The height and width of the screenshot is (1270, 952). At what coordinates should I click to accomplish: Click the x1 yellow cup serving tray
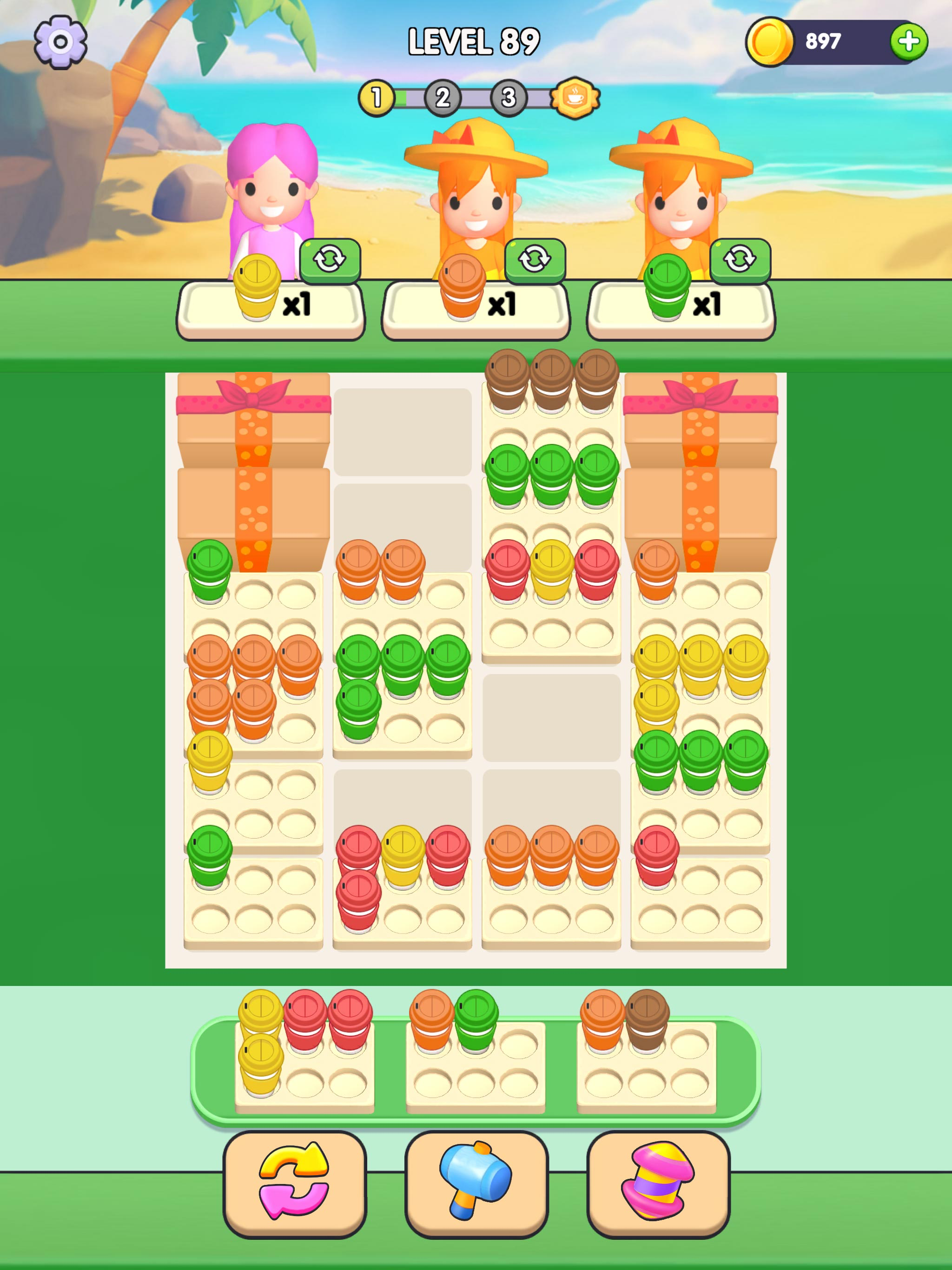270,307
